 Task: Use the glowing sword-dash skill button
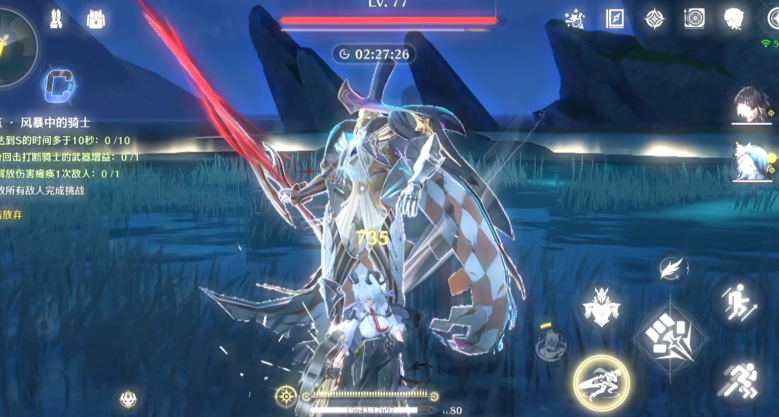point(600,382)
